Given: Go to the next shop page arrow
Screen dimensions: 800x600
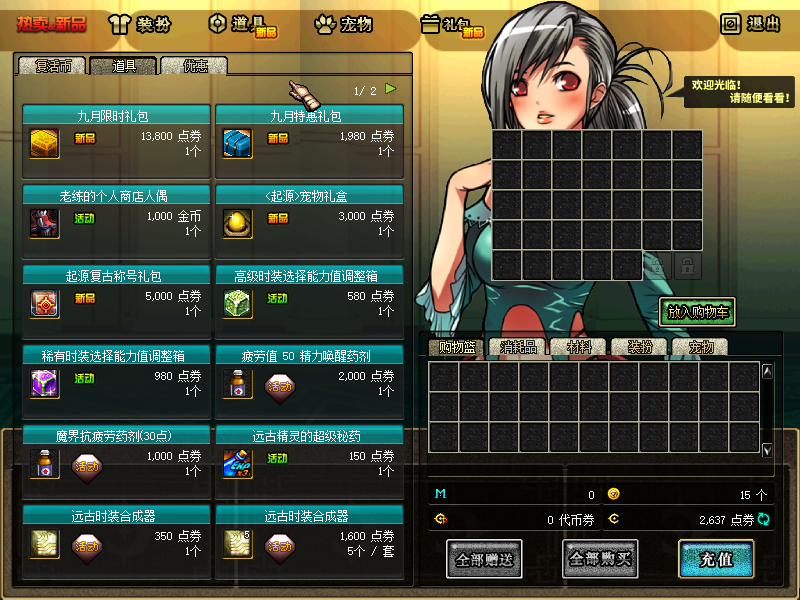Looking at the screenshot, I should click(x=391, y=89).
